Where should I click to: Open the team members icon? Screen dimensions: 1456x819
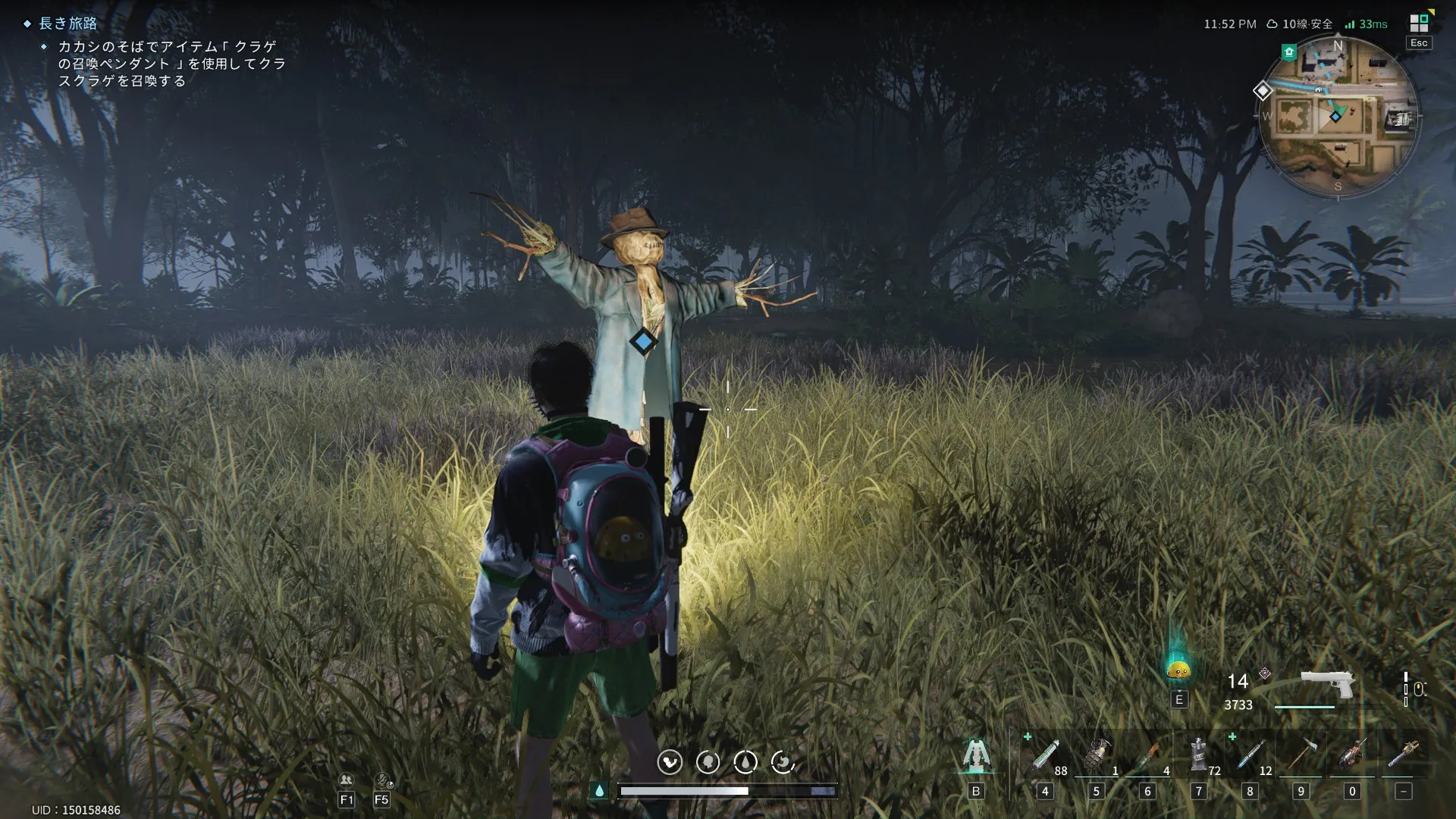[x=347, y=780]
